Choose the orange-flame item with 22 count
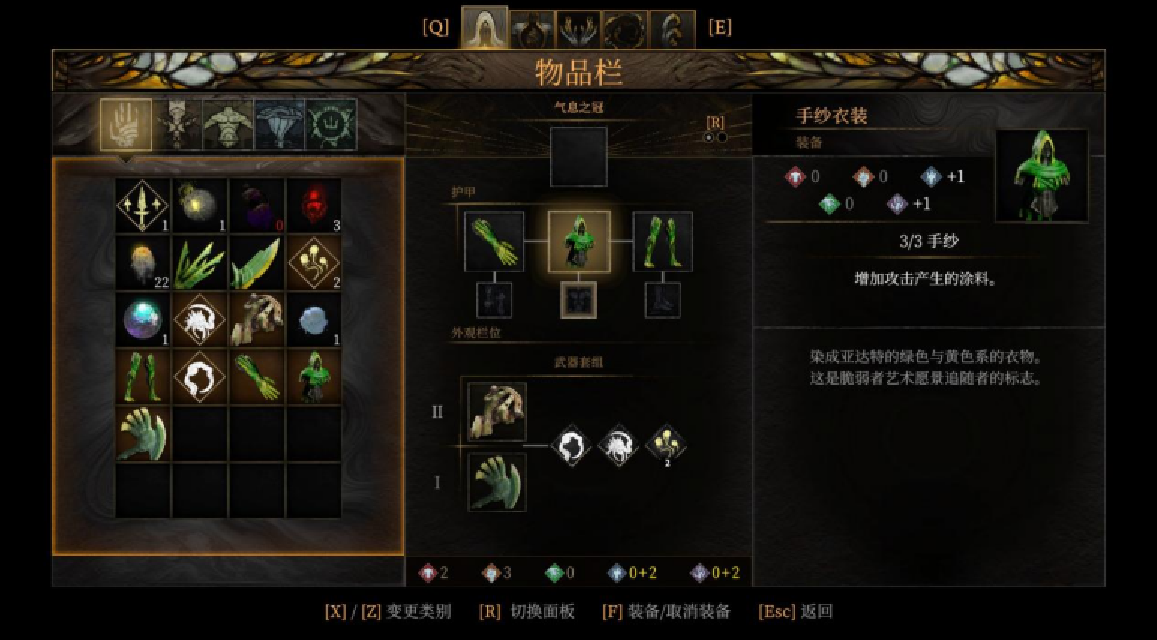The width and height of the screenshot is (1157, 640). click(143, 263)
